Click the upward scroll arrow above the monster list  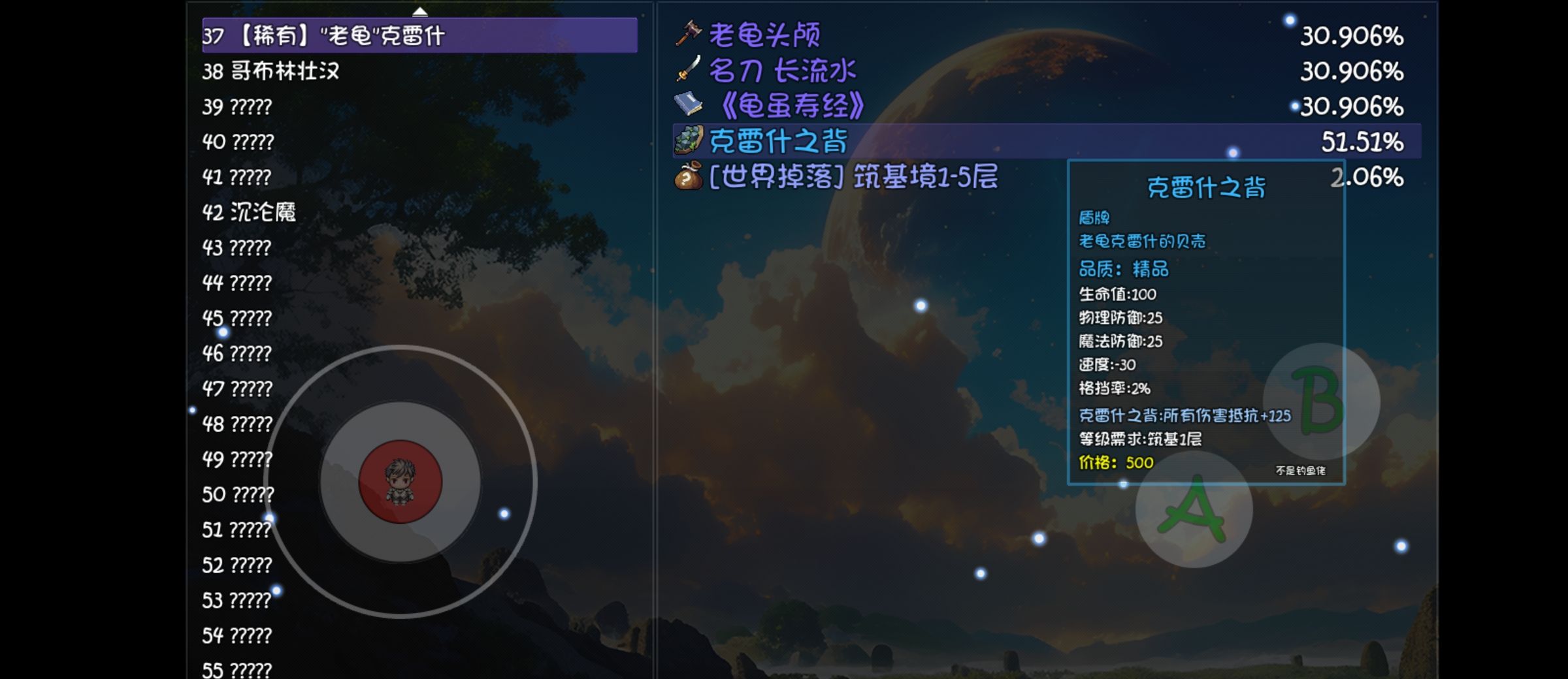coord(420,10)
